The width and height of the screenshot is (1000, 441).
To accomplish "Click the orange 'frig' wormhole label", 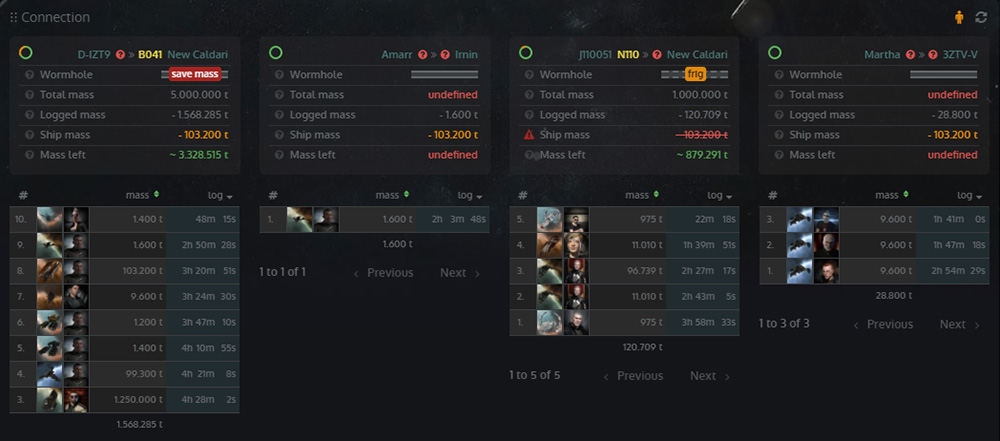I will tap(696, 74).
